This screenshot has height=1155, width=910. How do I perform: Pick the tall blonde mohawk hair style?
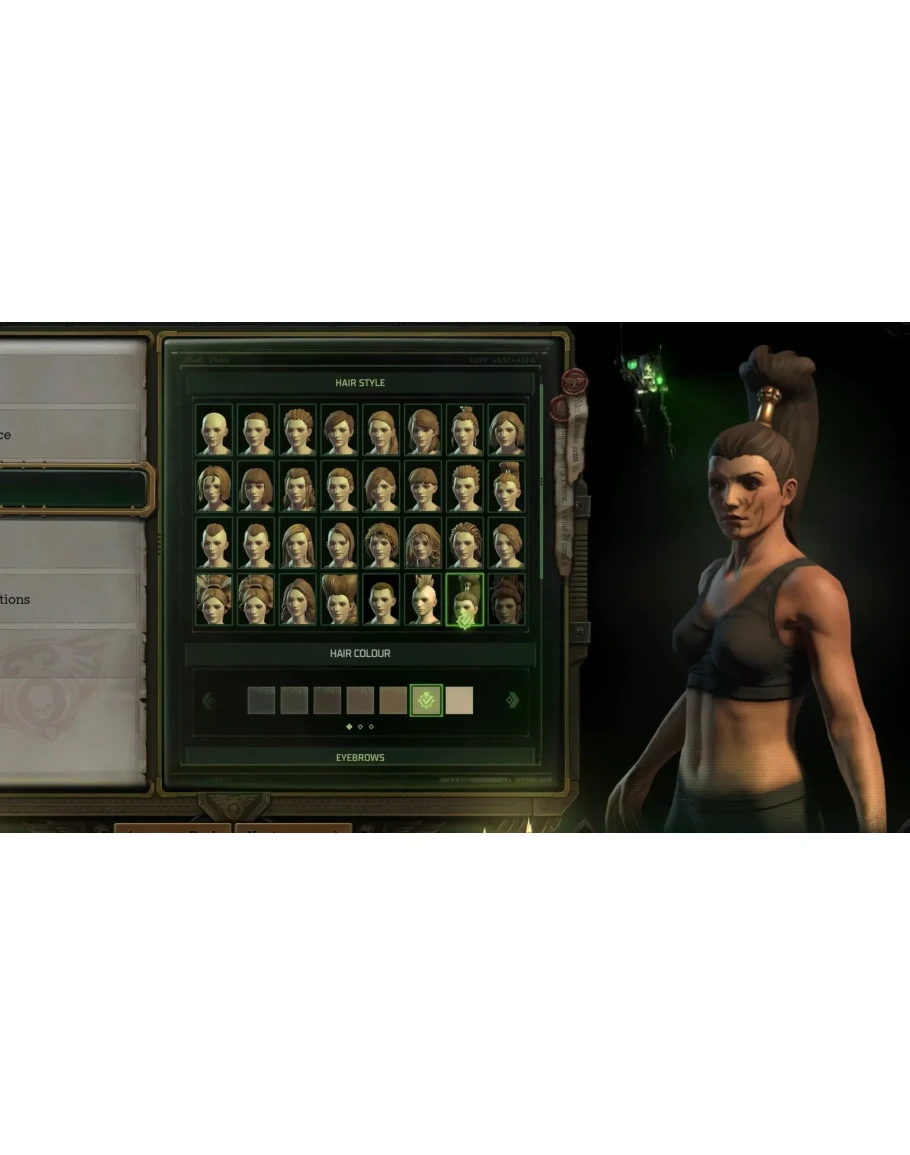coord(424,600)
